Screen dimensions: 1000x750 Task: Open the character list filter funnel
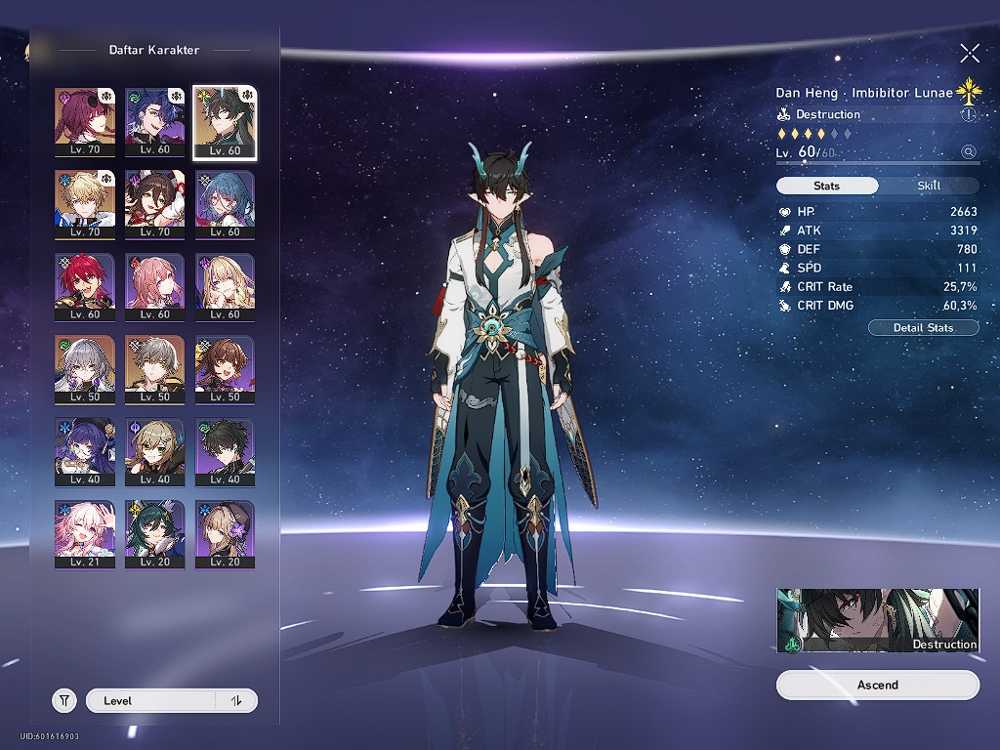[x=64, y=701]
